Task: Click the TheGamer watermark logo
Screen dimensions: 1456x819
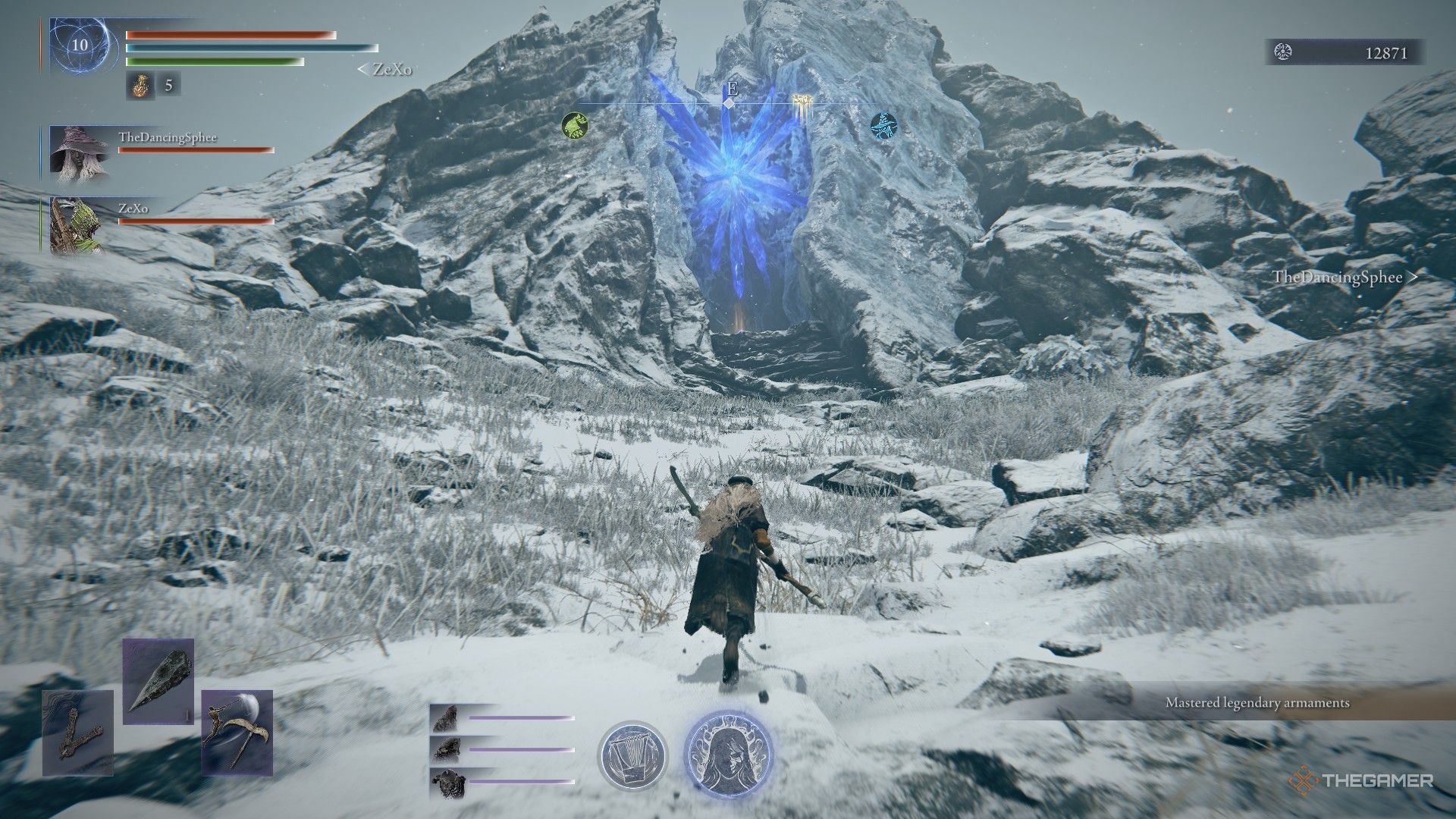Action: (1360, 779)
